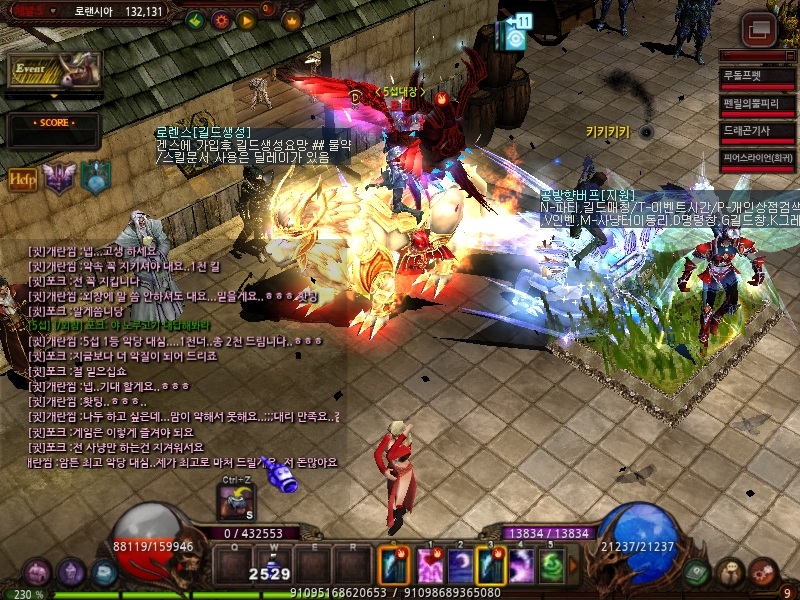
Task: Open the crown icon in top bar
Action: point(292,20)
